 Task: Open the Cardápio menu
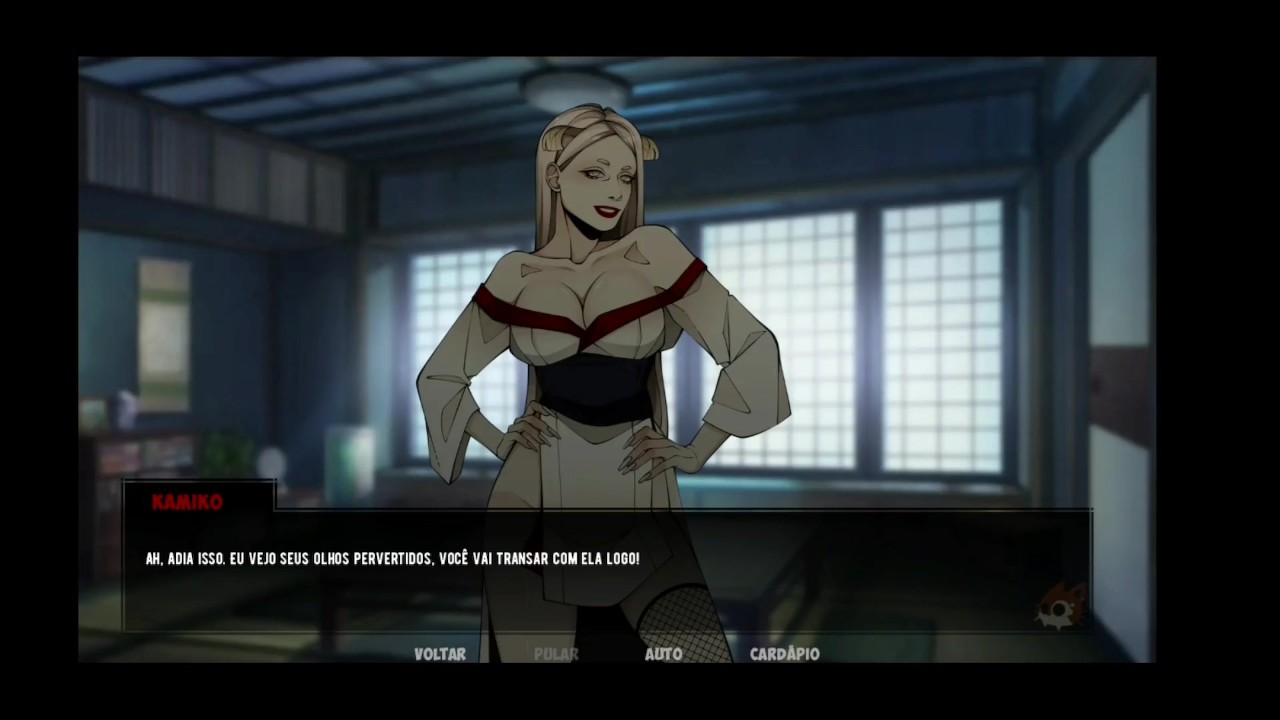tap(785, 654)
